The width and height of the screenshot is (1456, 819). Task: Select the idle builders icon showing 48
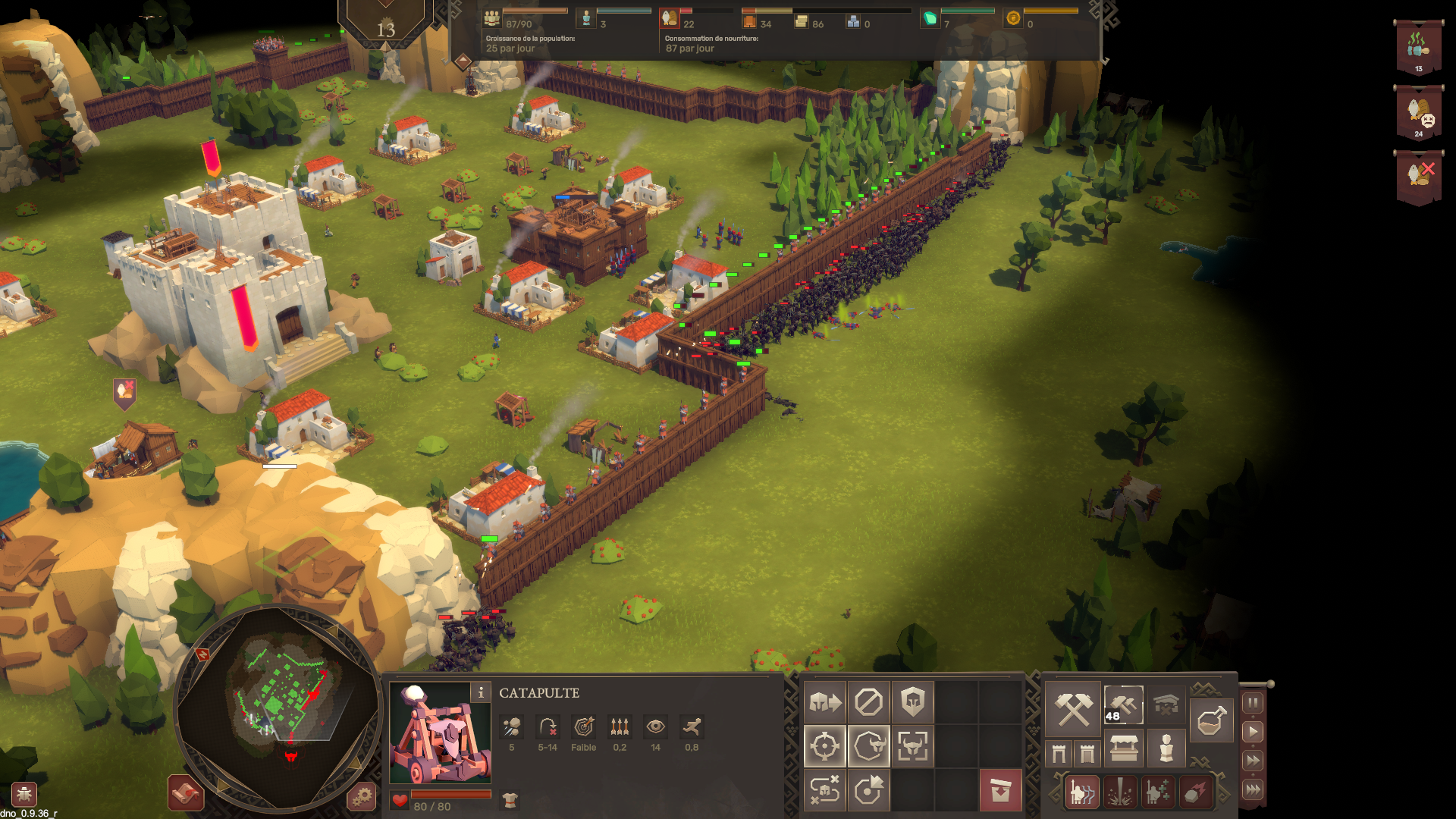1123,705
